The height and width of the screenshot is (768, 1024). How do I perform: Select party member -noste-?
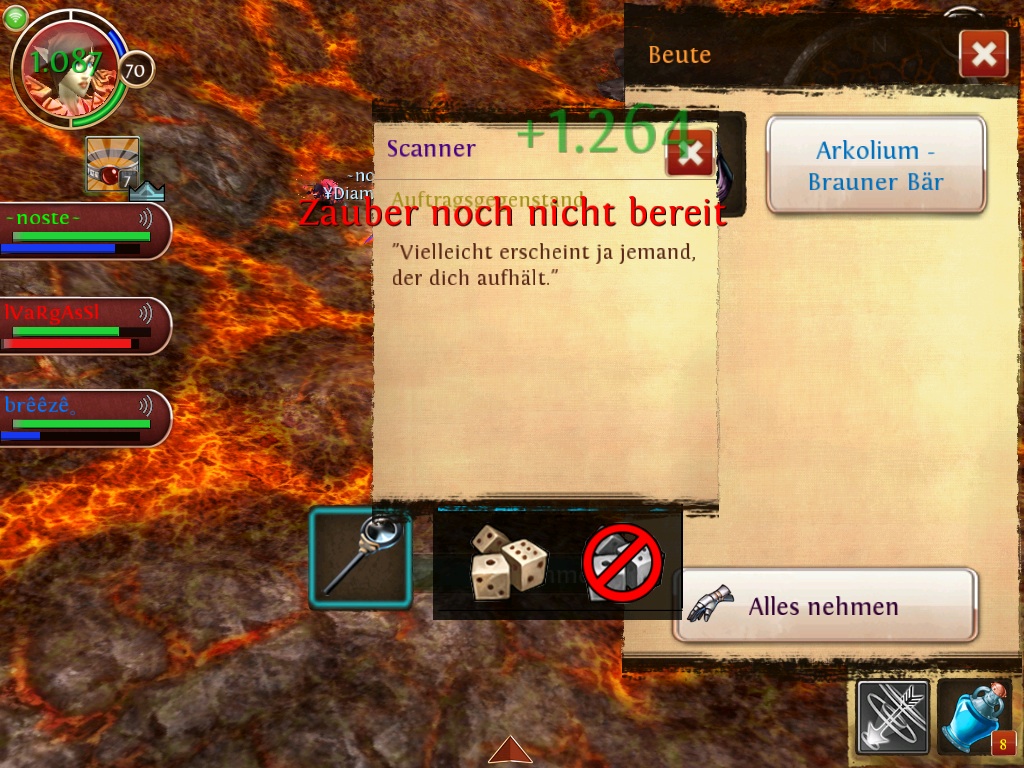(x=84, y=231)
